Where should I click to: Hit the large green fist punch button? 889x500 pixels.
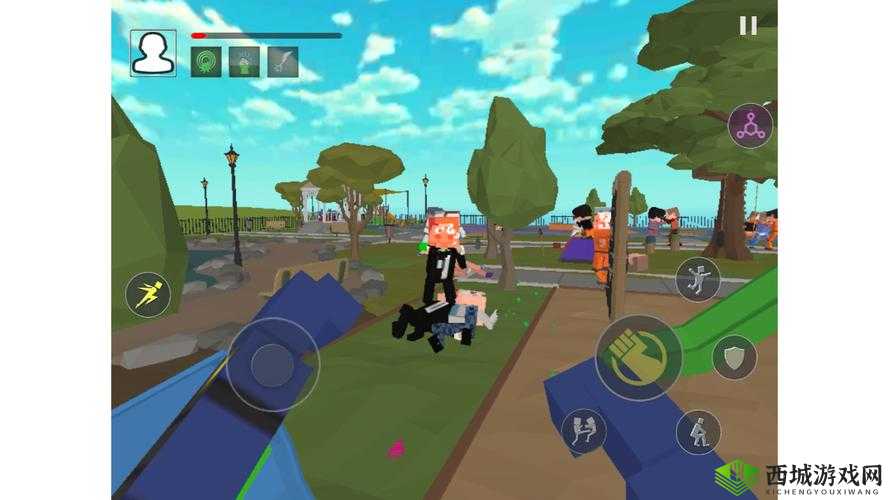[x=639, y=357]
